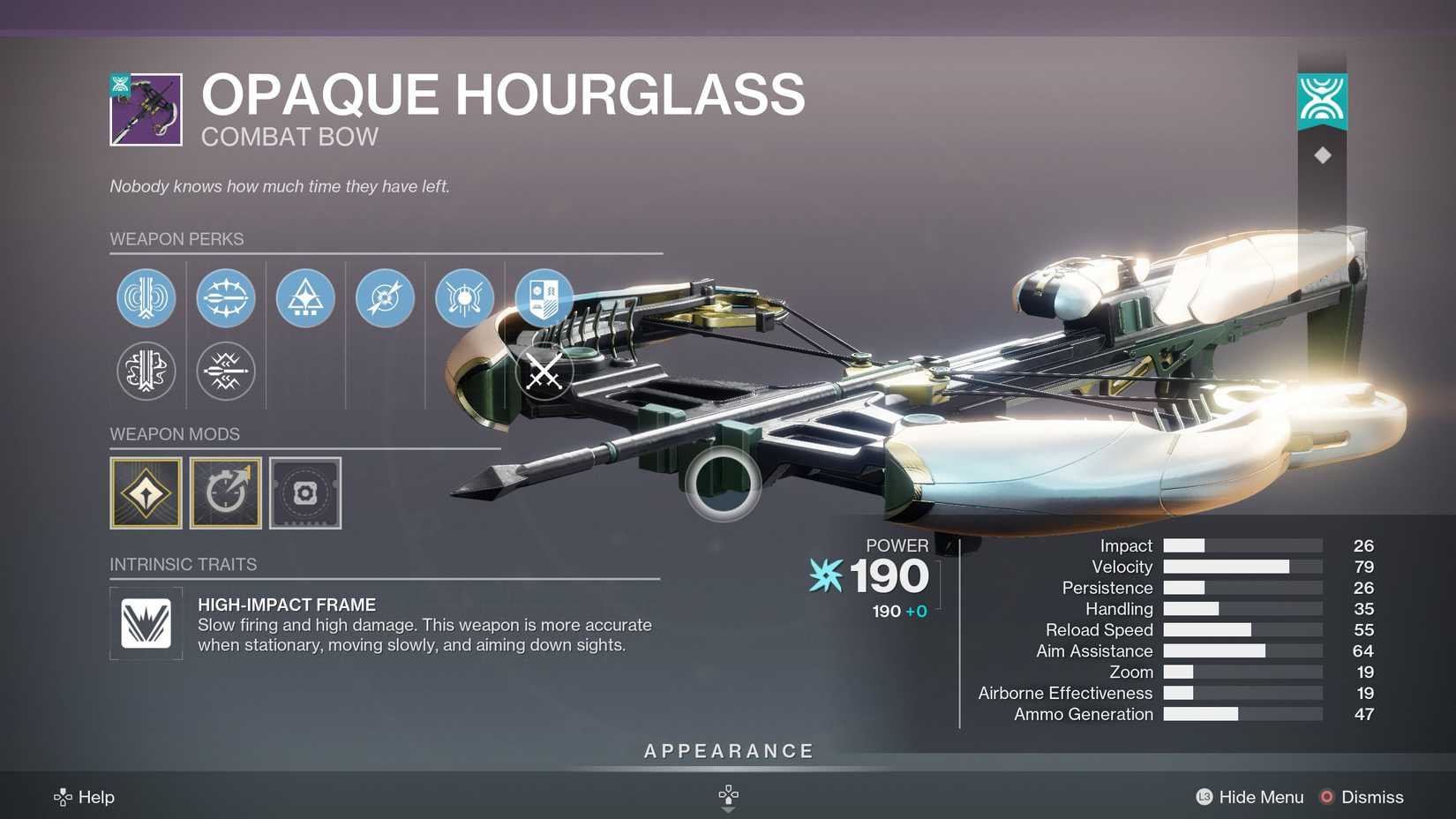Select the crossed-arrow trait perk
This screenshot has width=1456, height=819.
point(384,298)
